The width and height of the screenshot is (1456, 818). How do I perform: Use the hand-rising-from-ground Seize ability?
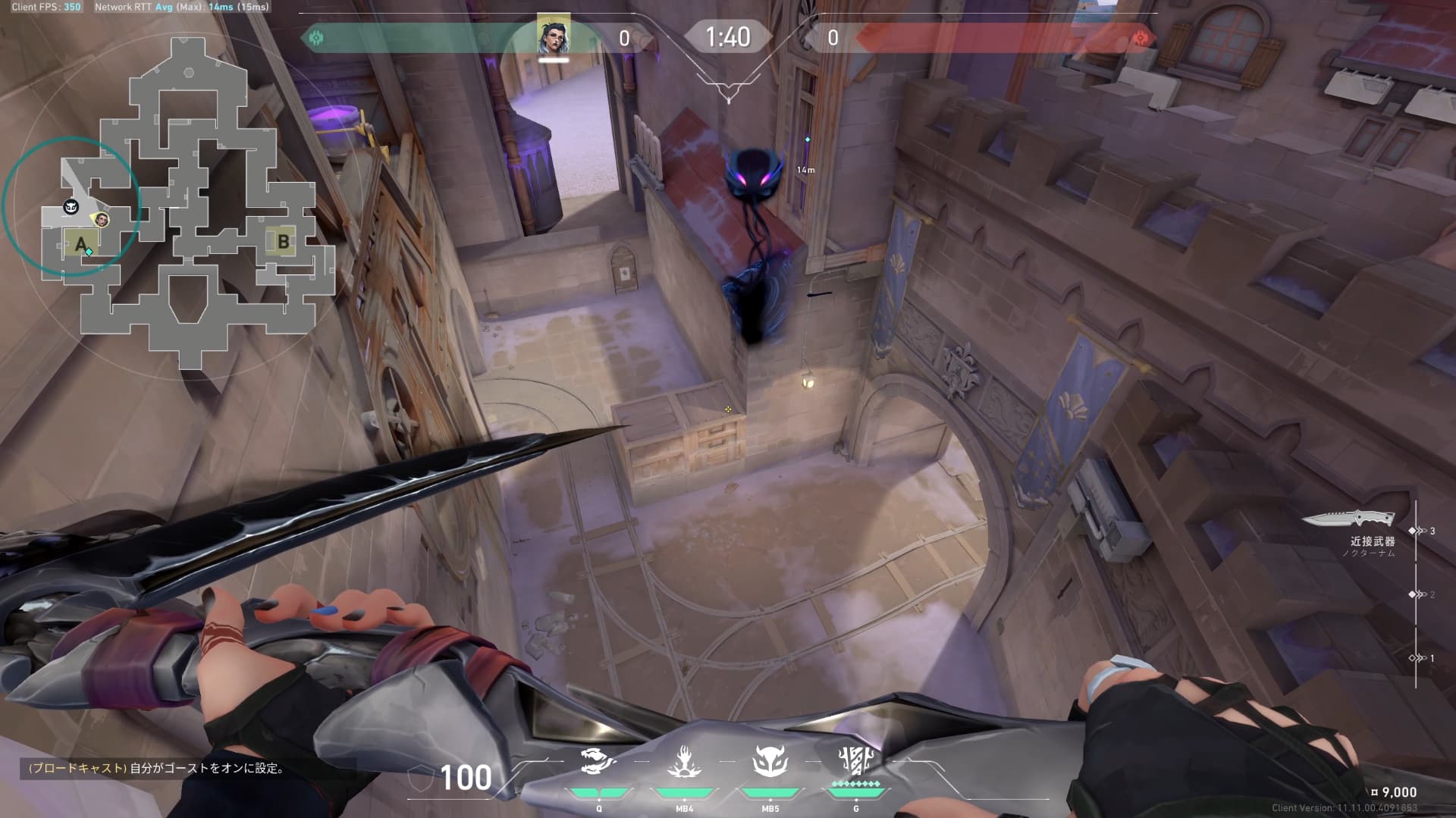(684, 760)
